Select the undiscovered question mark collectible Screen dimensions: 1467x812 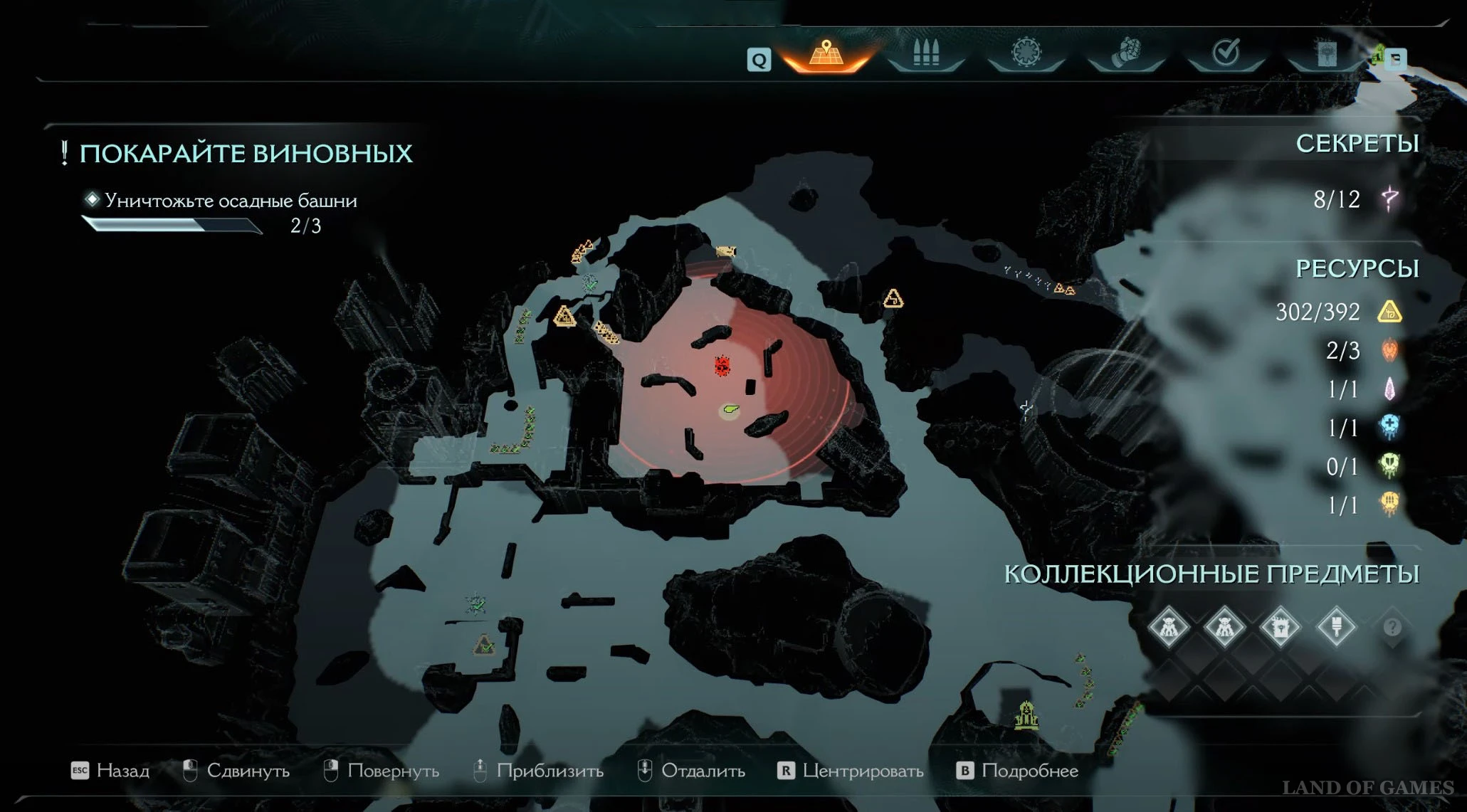(x=1392, y=628)
